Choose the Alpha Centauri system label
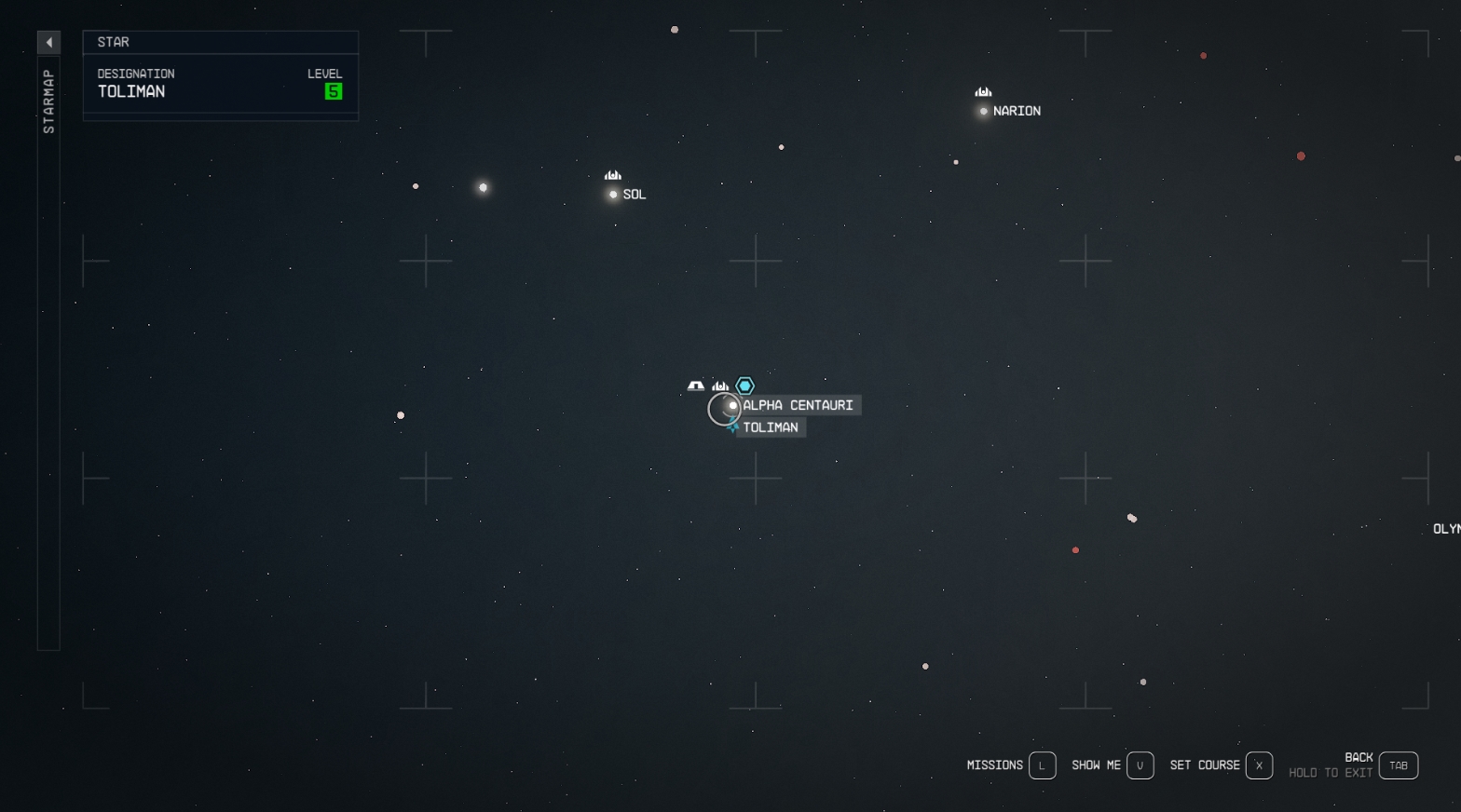1461x812 pixels. (798, 405)
